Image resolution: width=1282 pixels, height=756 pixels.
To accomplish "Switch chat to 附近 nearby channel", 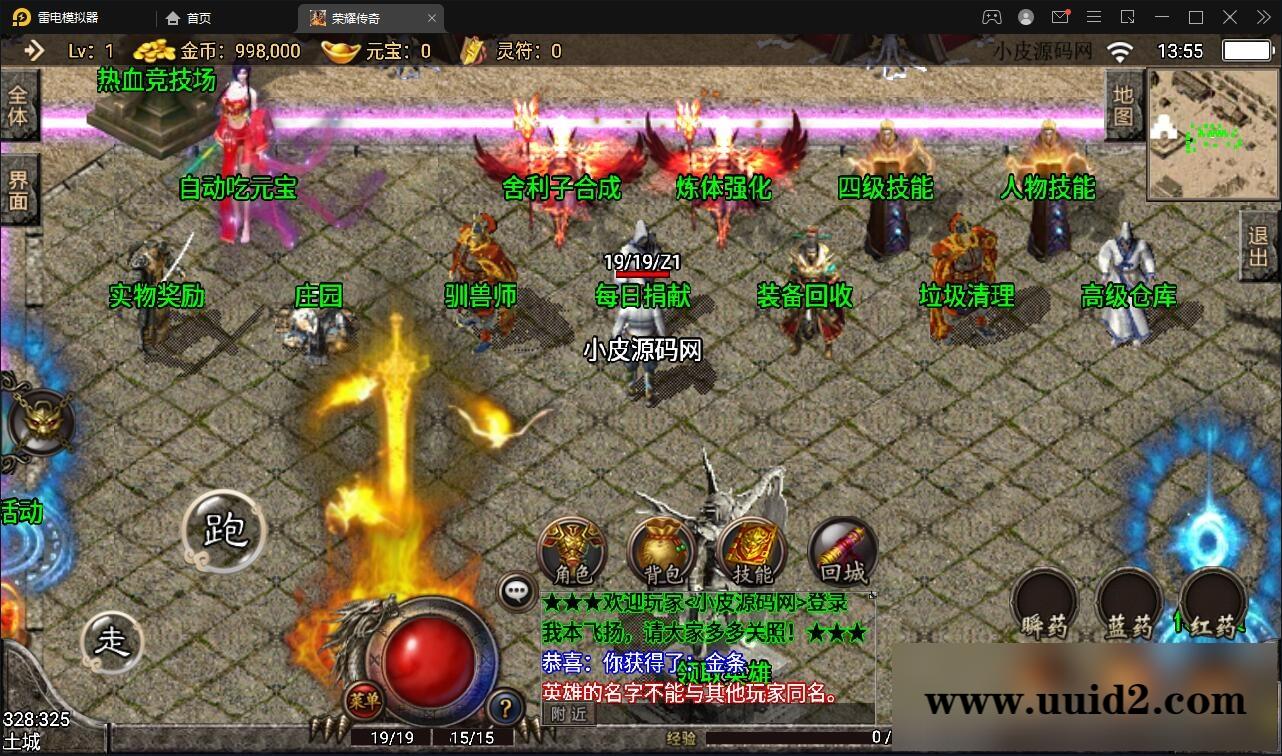I will point(569,713).
